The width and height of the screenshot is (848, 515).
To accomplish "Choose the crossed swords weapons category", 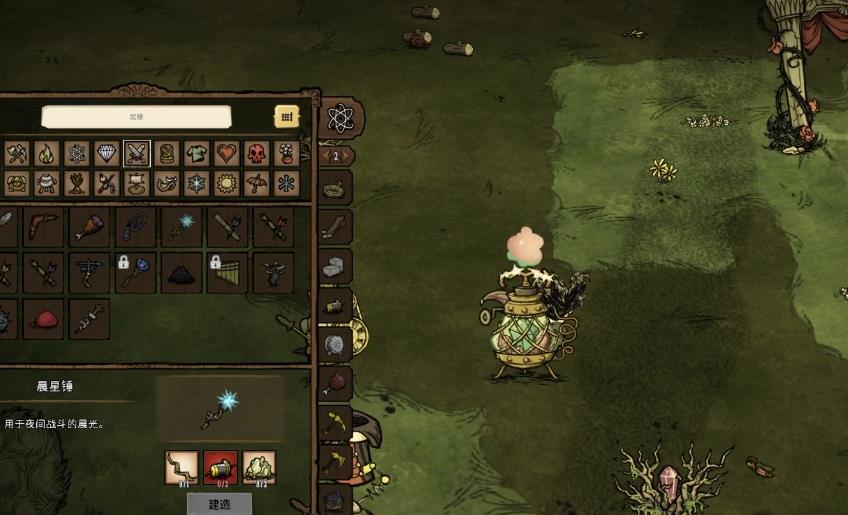I will click(x=136, y=153).
